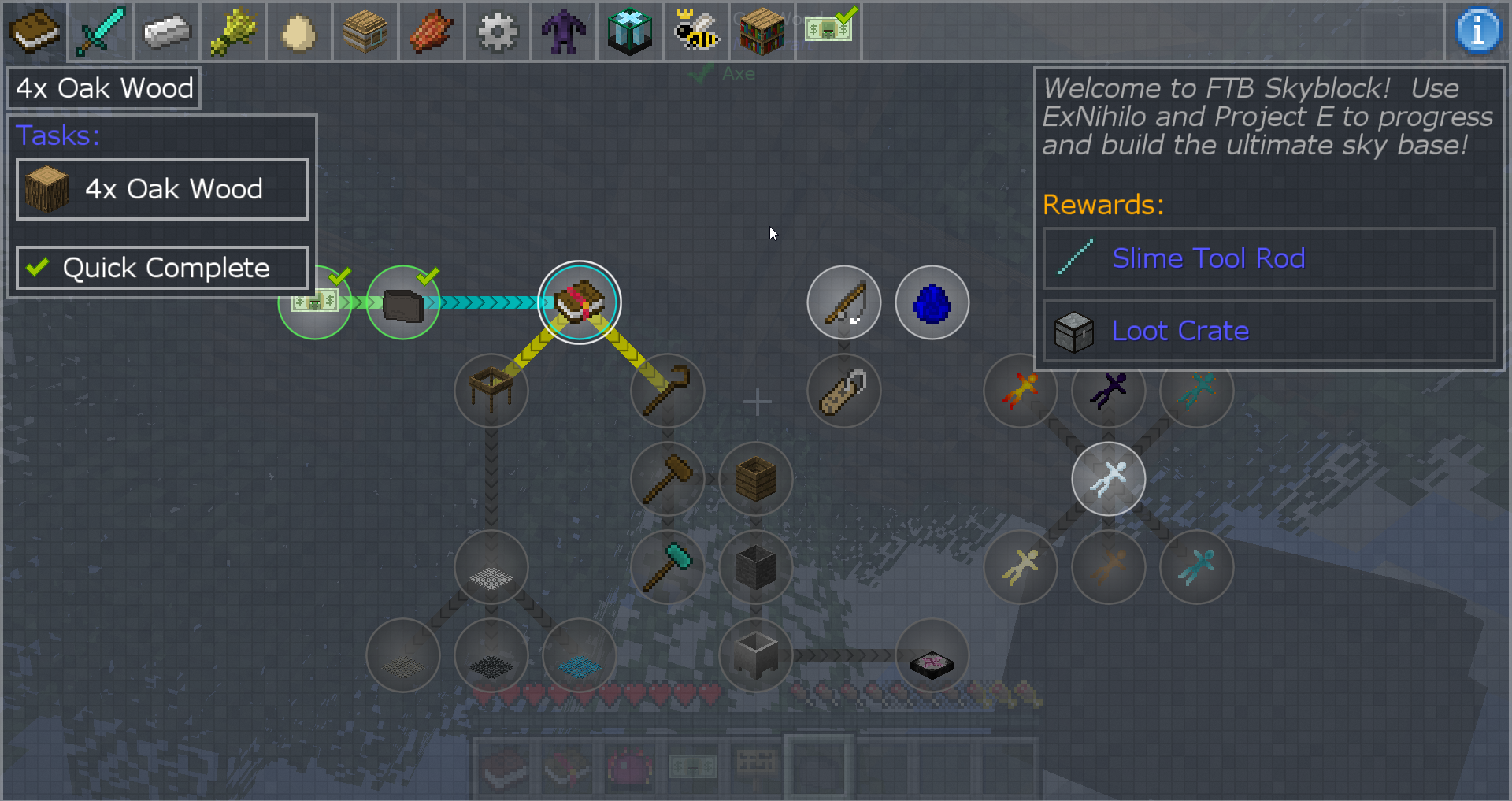Switch to the diamond sword chapter tab

100,32
